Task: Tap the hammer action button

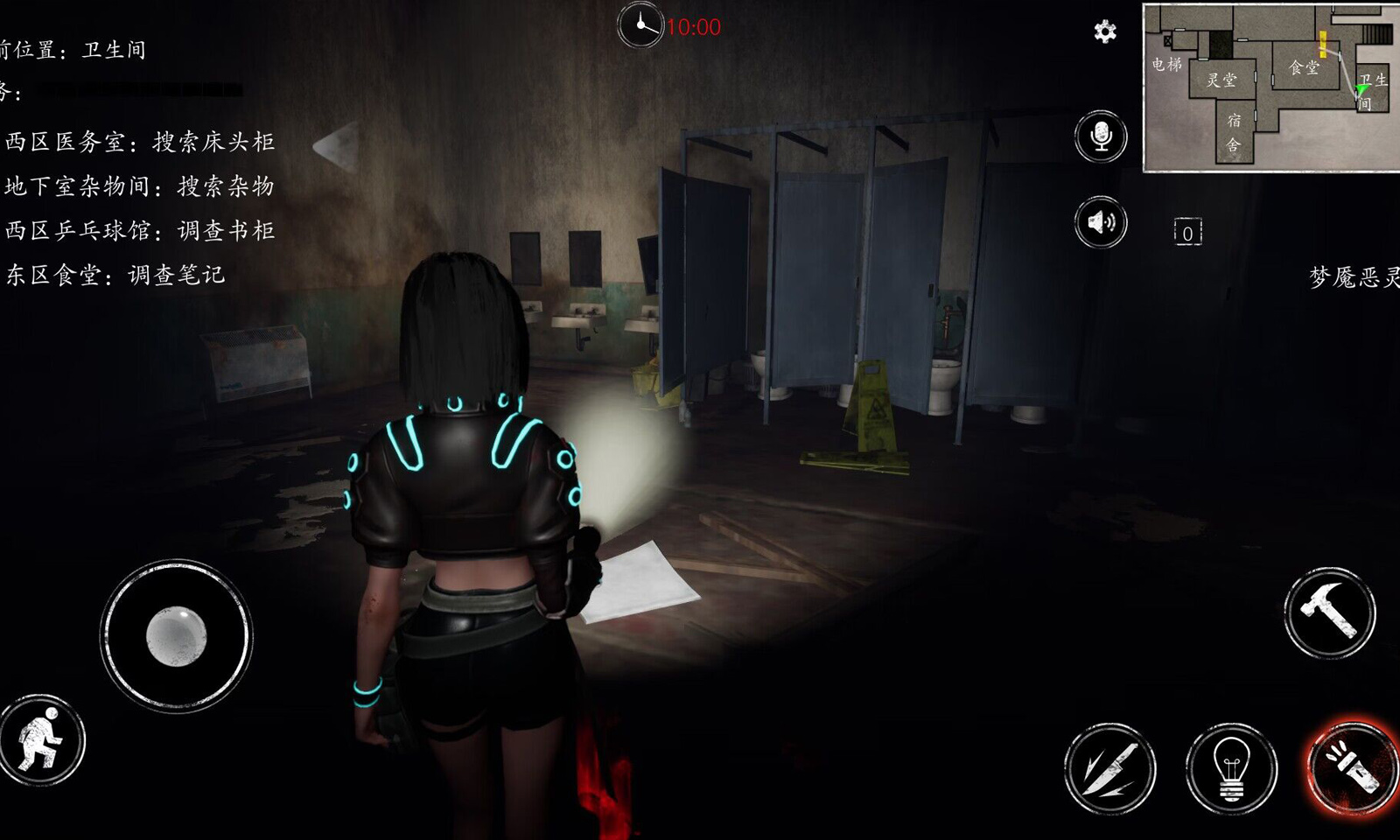Action: [1329, 612]
